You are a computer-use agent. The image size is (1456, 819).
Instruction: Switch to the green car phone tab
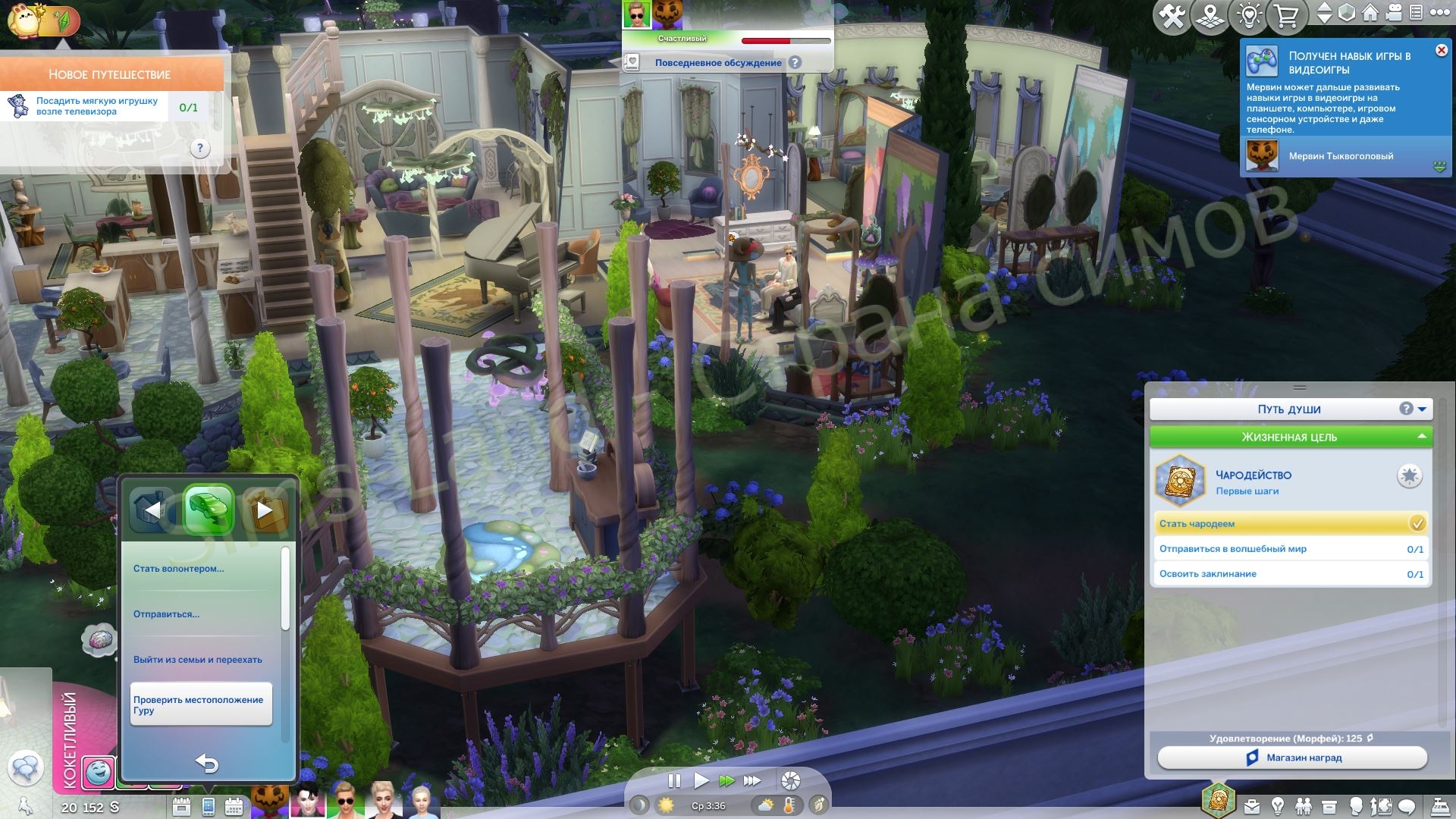(x=209, y=509)
